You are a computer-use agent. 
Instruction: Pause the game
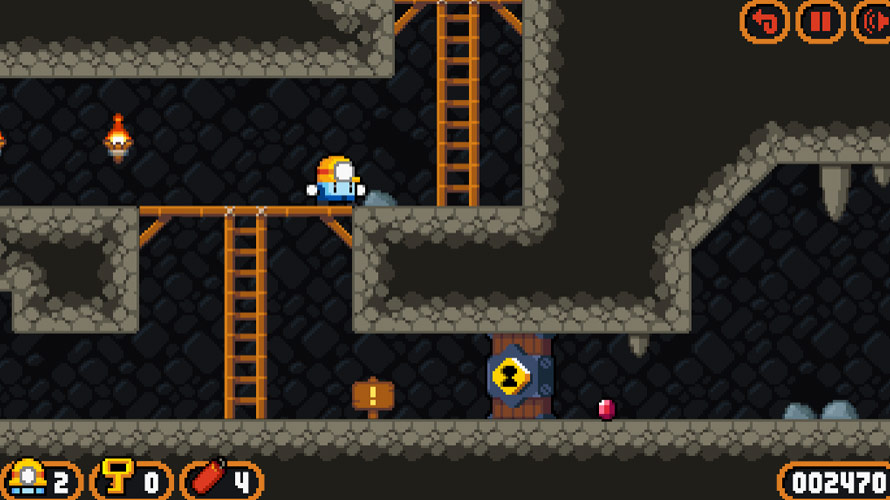[820, 21]
